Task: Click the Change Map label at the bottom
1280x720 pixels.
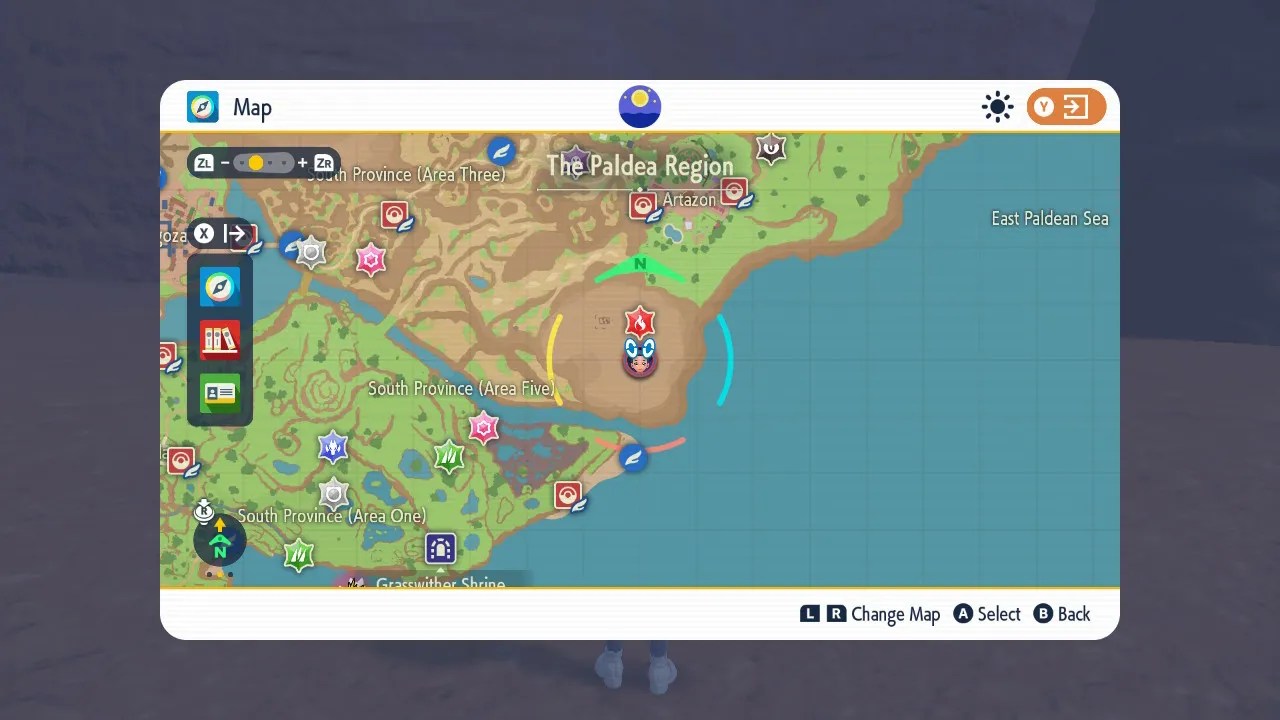Action: (x=897, y=614)
